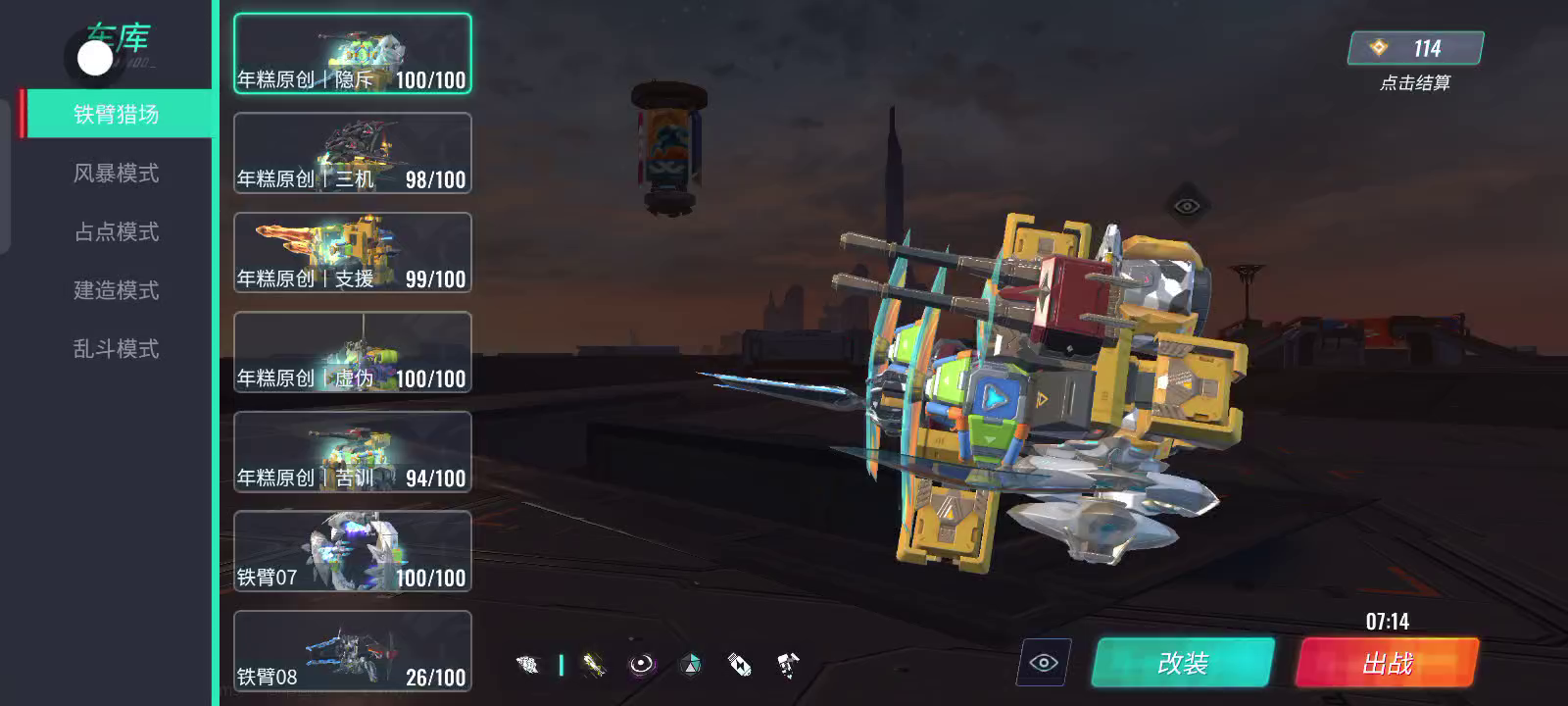This screenshot has width=1568, height=706.
Task: Pick the 年糕原创 支援 vehicle card
Action: 353,253
